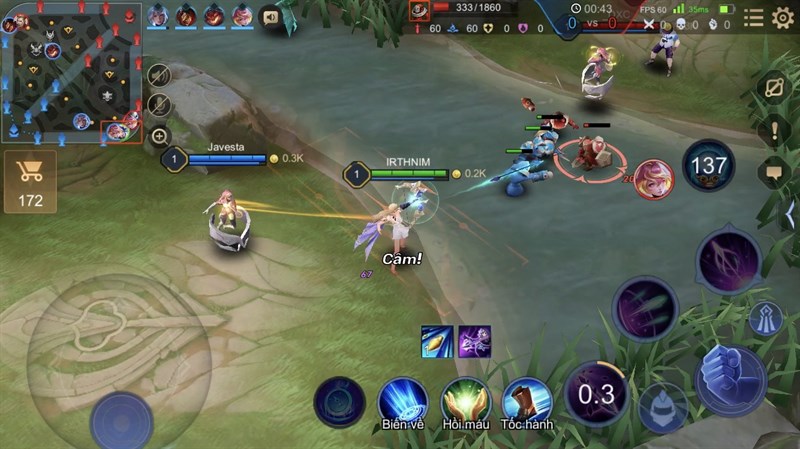Open the settings gear
This screenshot has height=449, width=800.
click(782, 17)
